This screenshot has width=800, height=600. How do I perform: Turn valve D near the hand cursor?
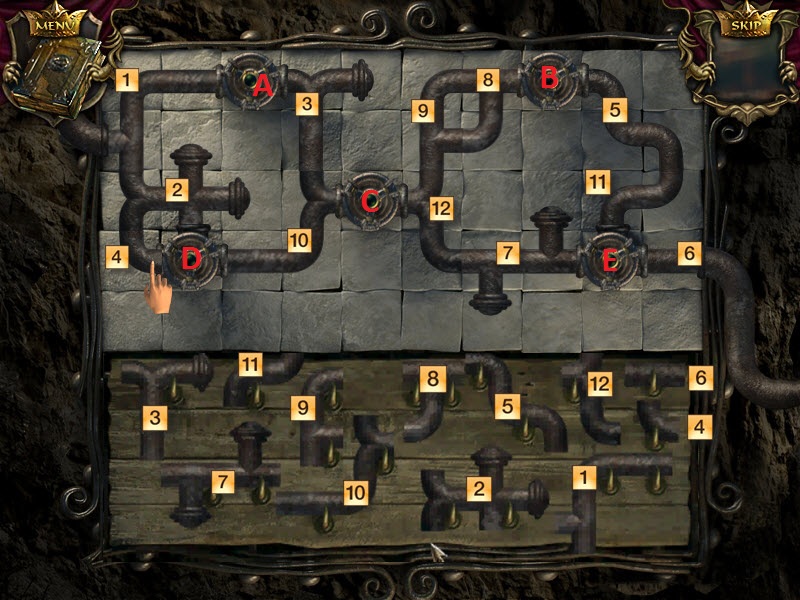tap(192, 260)
